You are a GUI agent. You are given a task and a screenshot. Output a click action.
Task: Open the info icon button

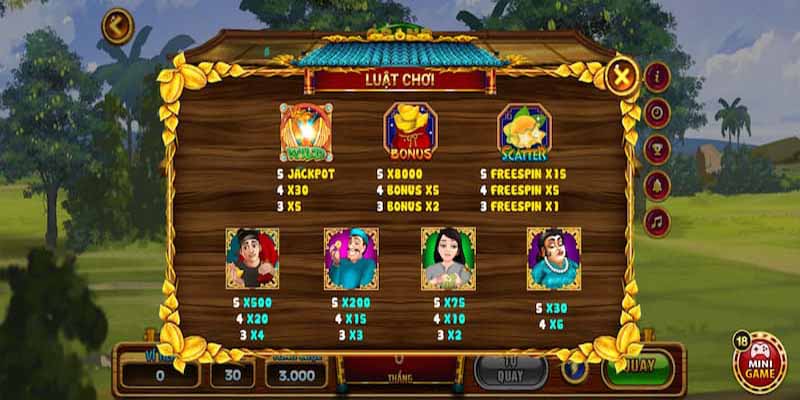click(x=657, y=77)
